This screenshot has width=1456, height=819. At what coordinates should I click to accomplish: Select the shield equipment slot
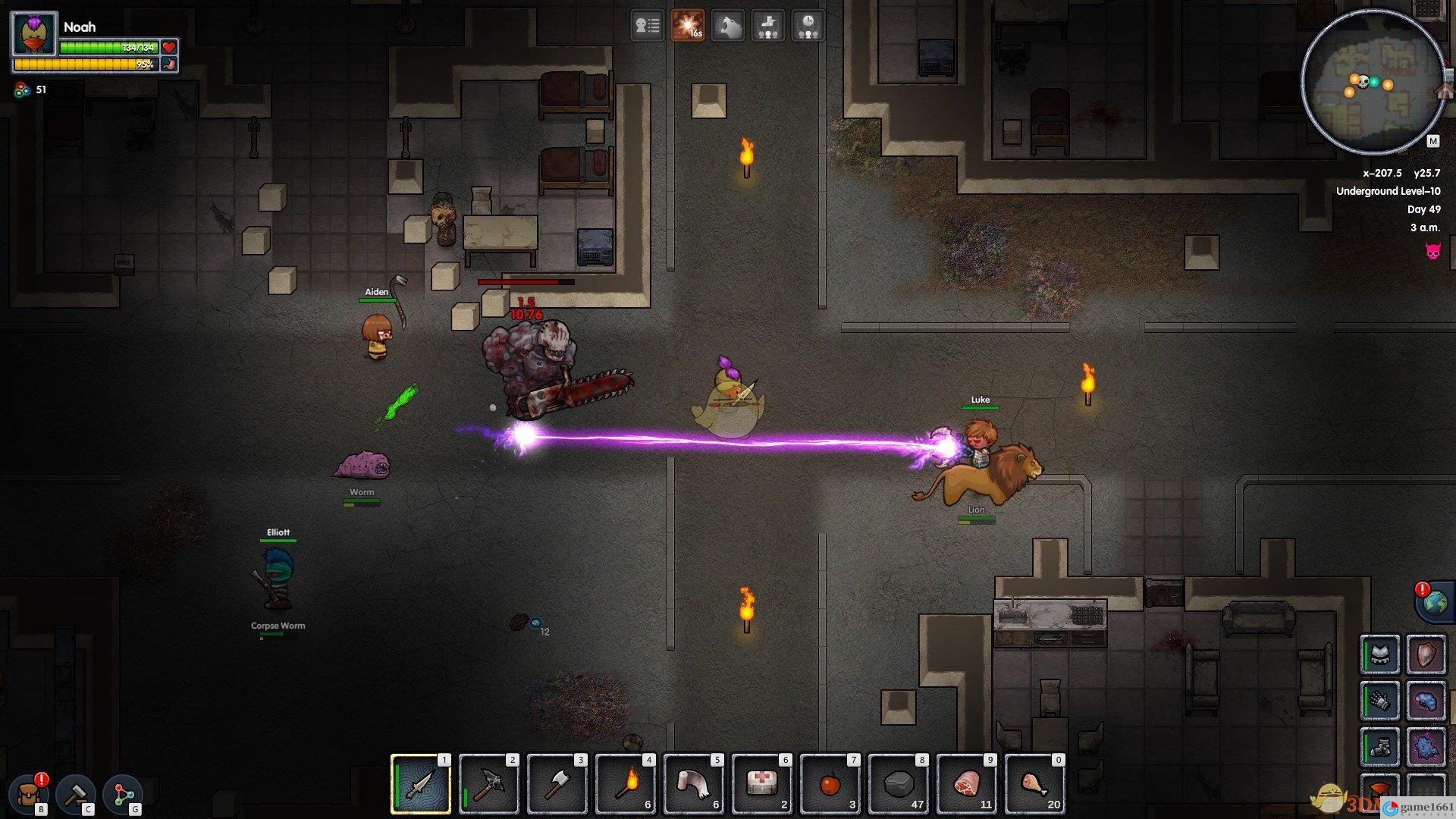1426,655
